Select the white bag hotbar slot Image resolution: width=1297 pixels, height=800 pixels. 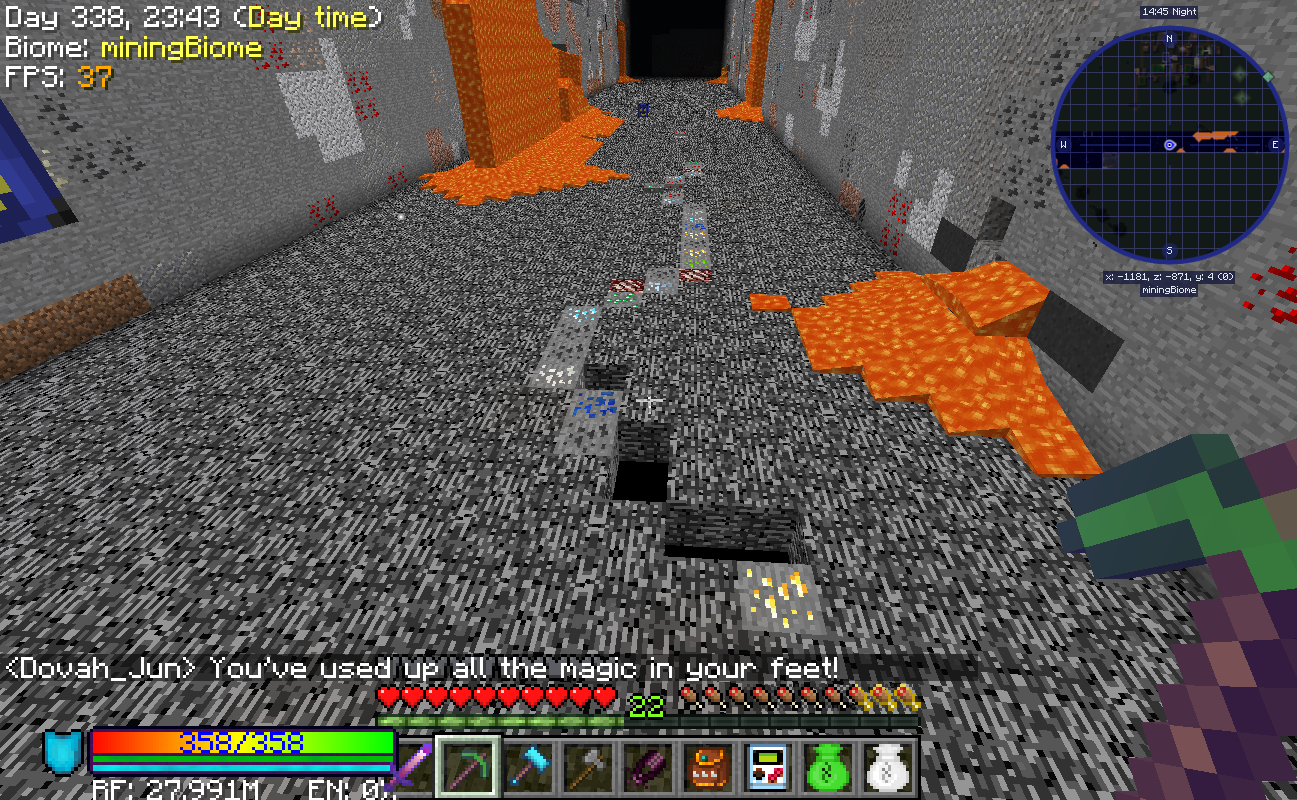(x=889, y=768)
